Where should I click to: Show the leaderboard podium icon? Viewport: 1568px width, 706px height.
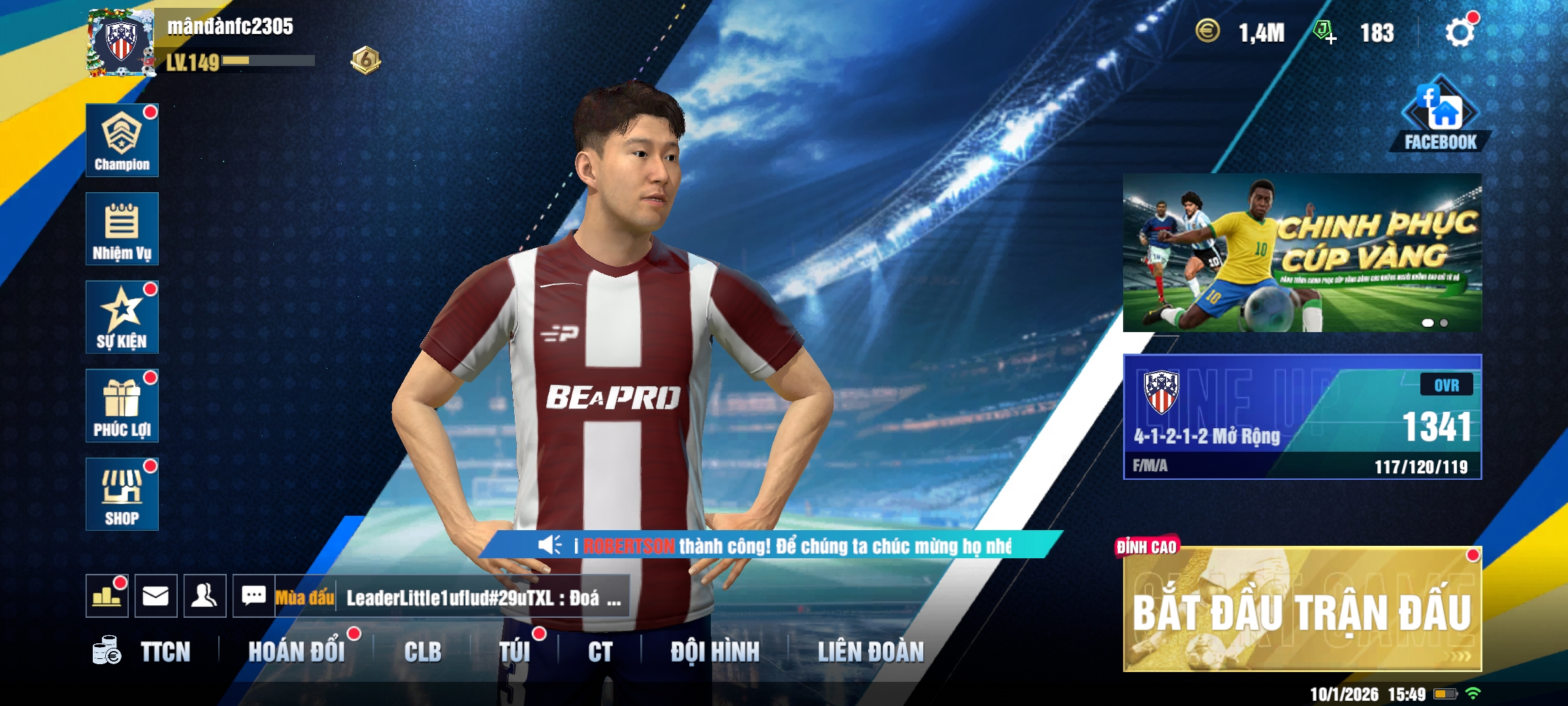tap(106, 596)
